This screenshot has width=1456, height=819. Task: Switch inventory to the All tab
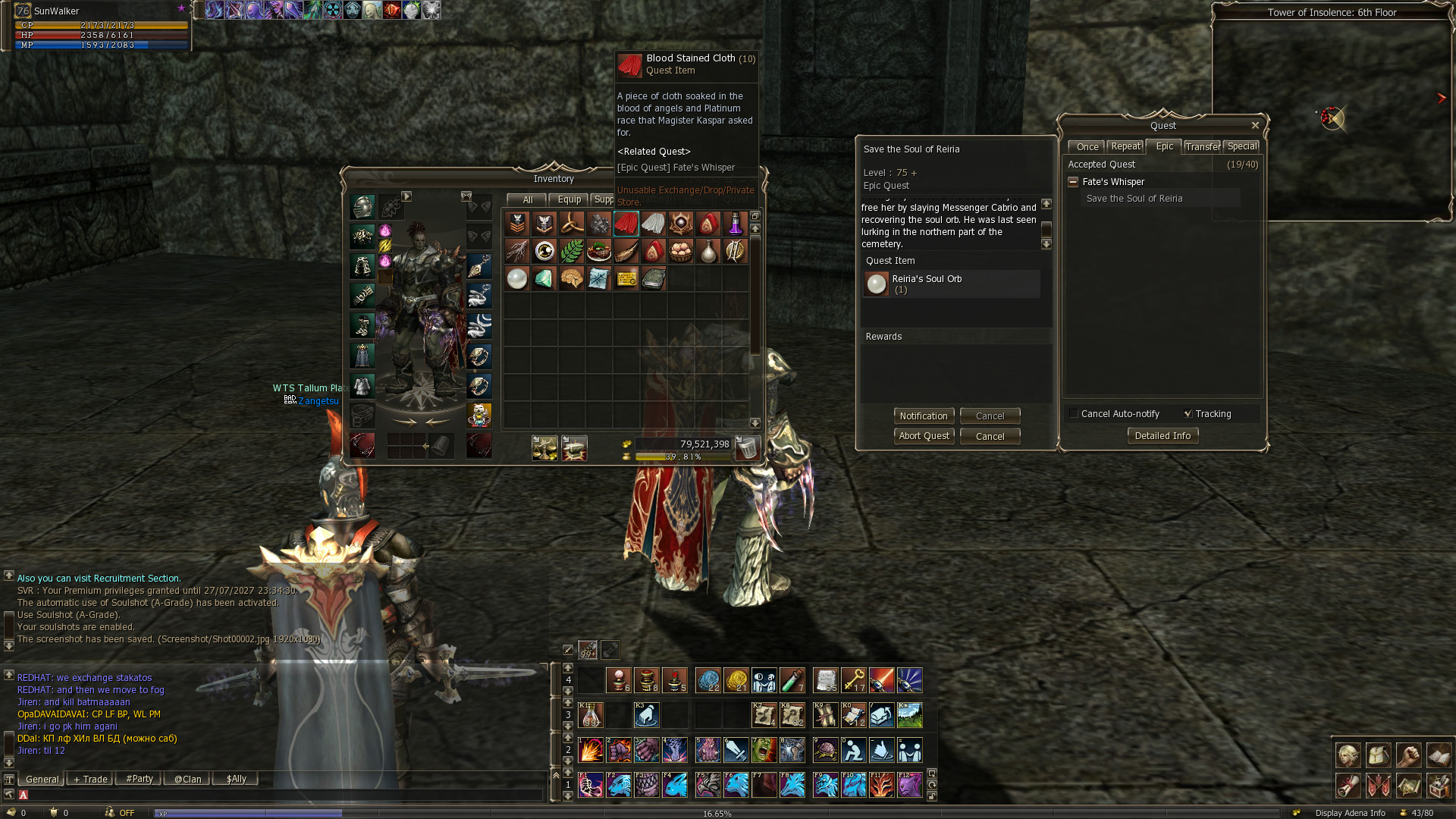coord(527,200)
